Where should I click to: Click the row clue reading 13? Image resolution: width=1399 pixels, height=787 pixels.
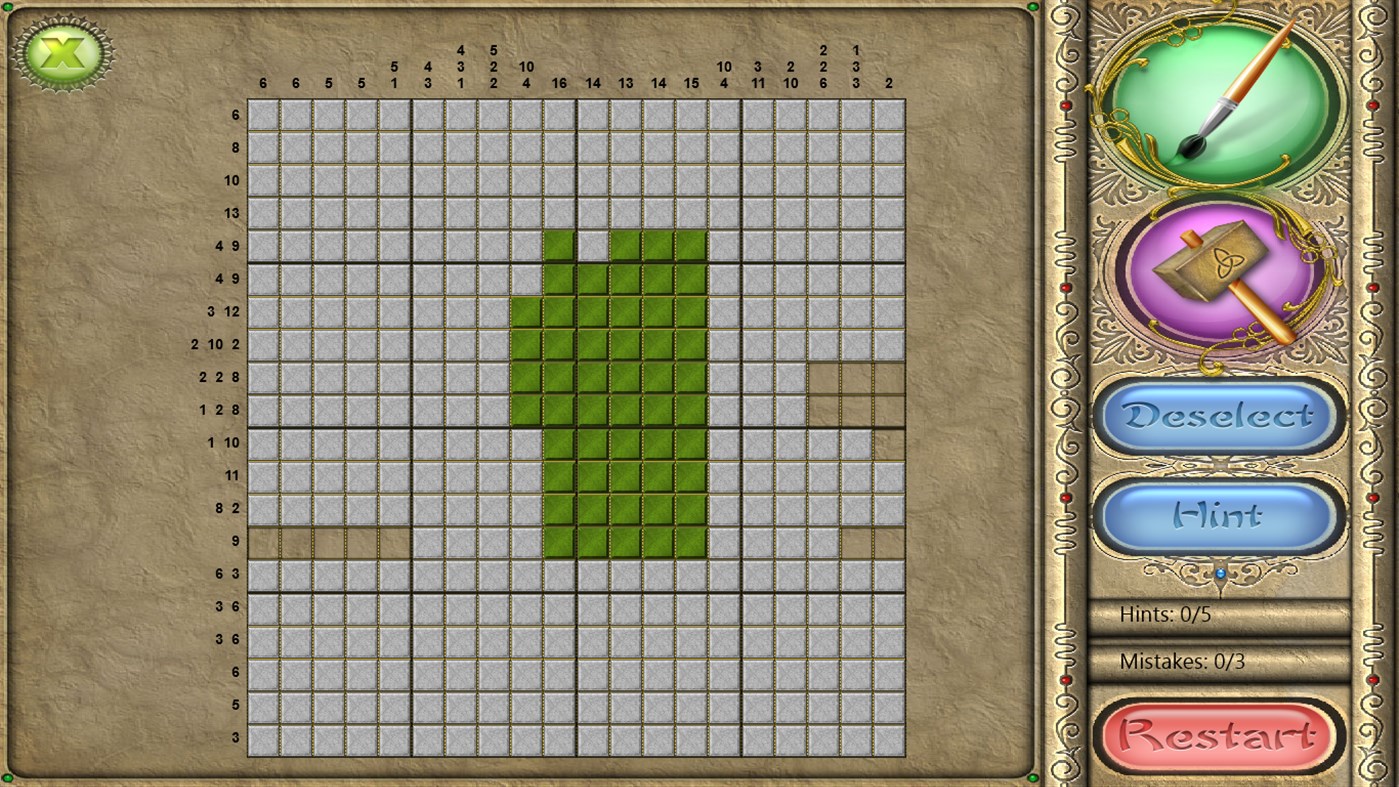click(x=232, y=213)
